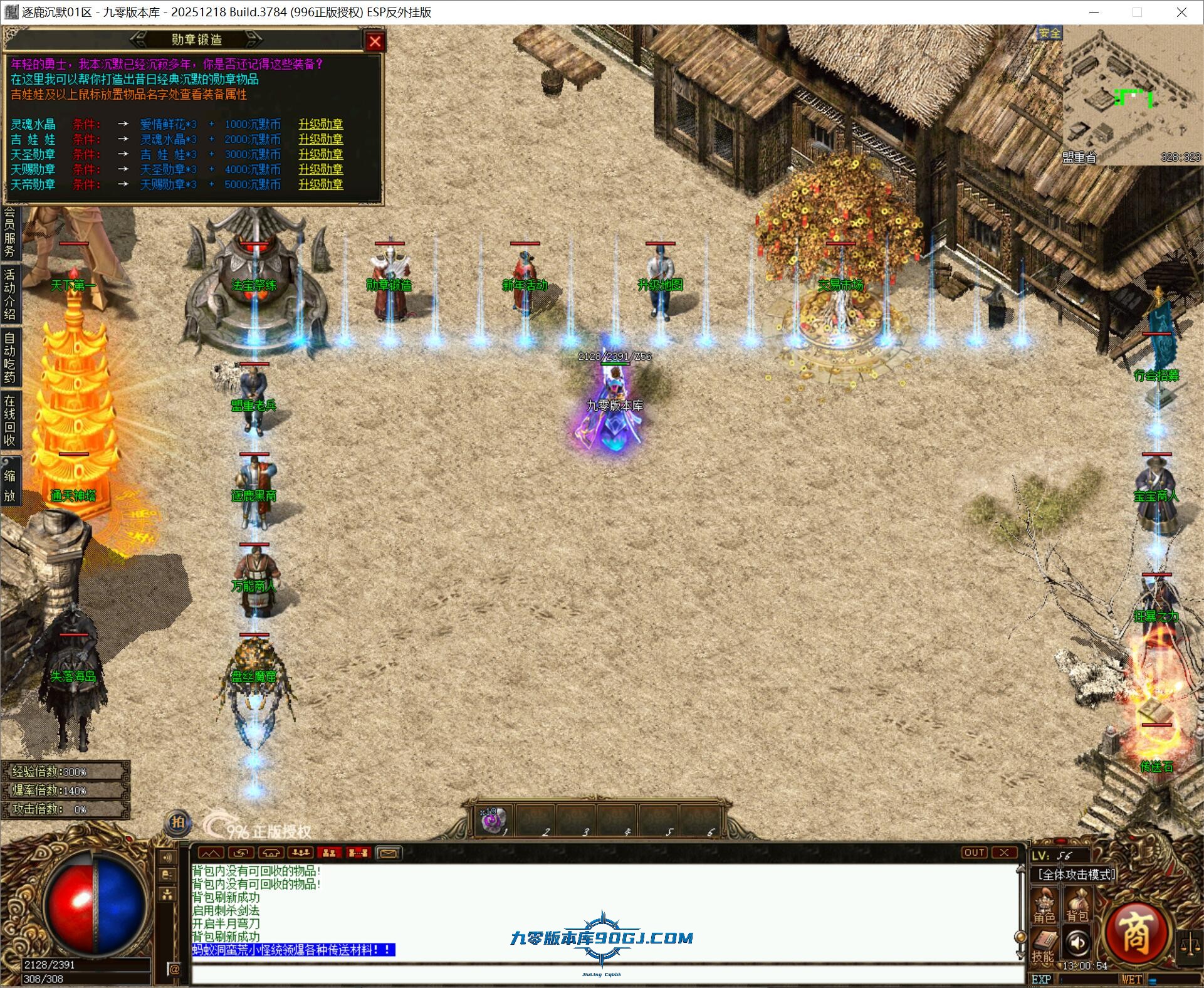Viewport: 1204px width, 988px height.
Task: Click 升级勋章 for the 吉娃娃 row
Action: (320, 139)
